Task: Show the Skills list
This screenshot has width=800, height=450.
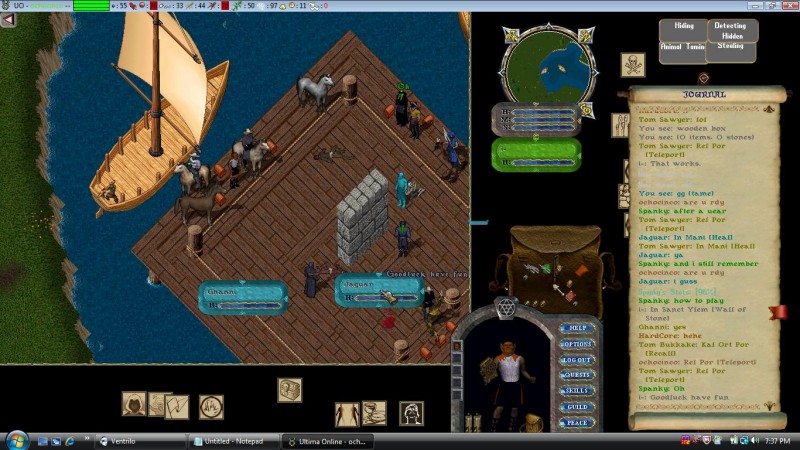Action: [577, 391]
